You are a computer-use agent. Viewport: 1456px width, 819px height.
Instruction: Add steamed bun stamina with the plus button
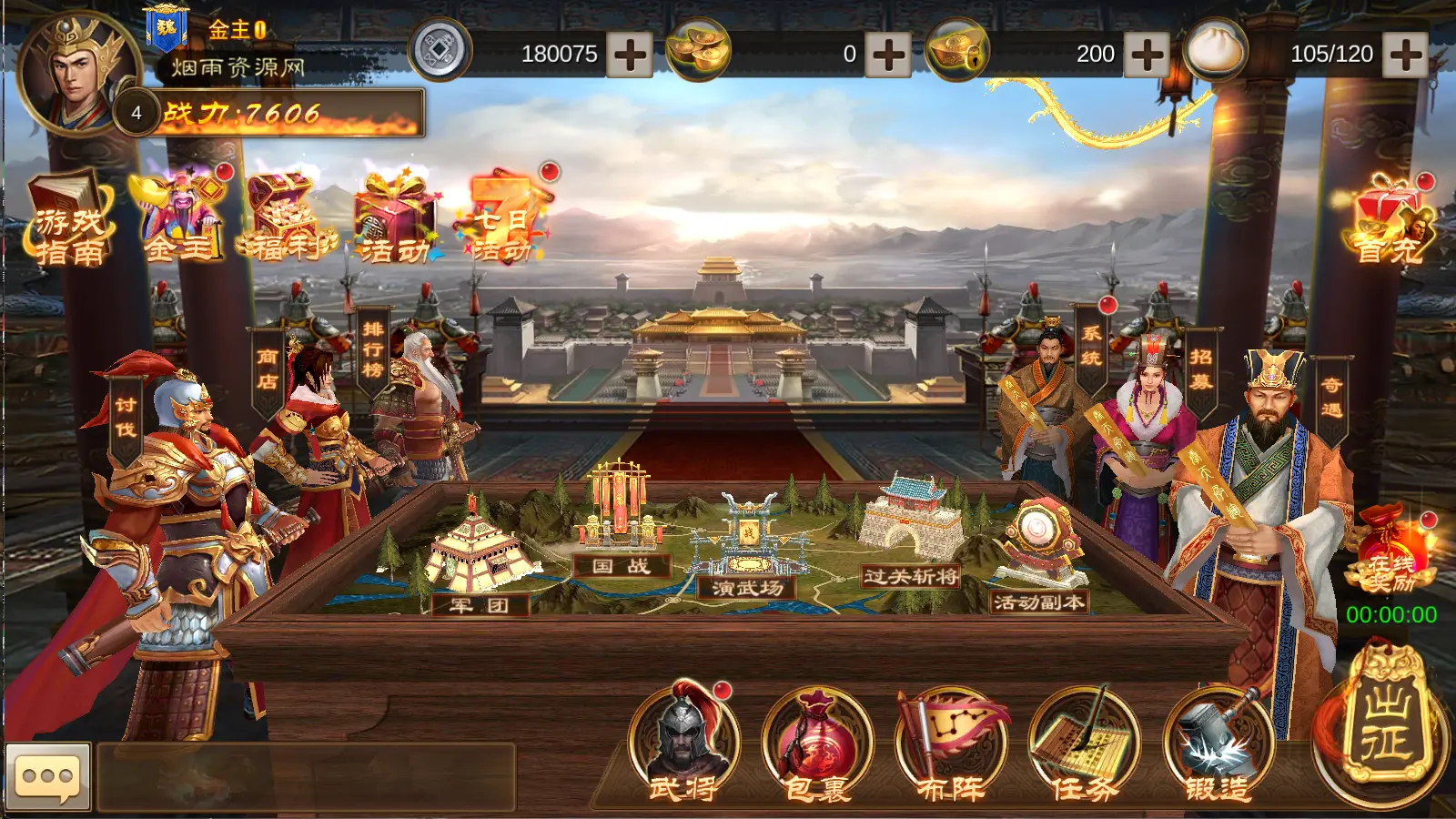[x=1405, y=55]
